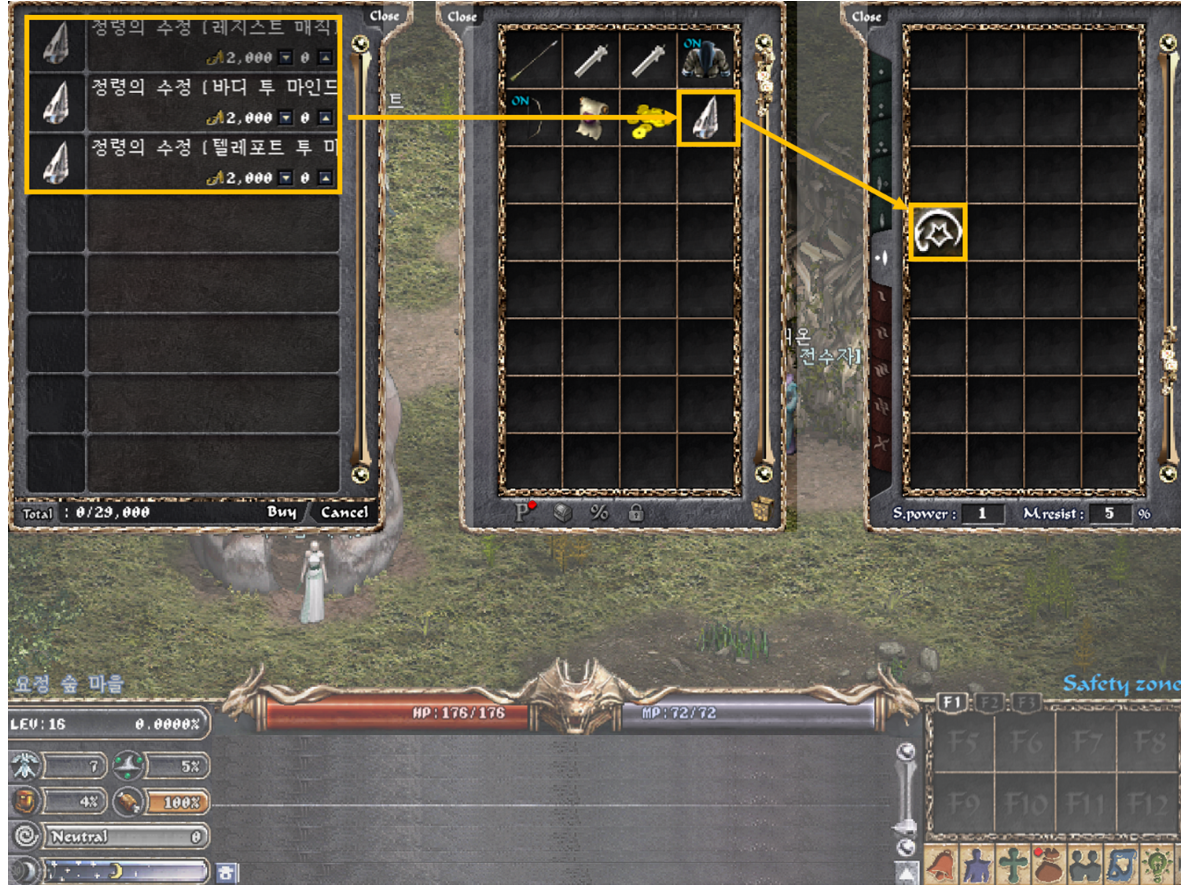Viewport: 1181px width, 886px height.
Task: Increase quantity of the Body to Mind crystal
Action: 324,118
